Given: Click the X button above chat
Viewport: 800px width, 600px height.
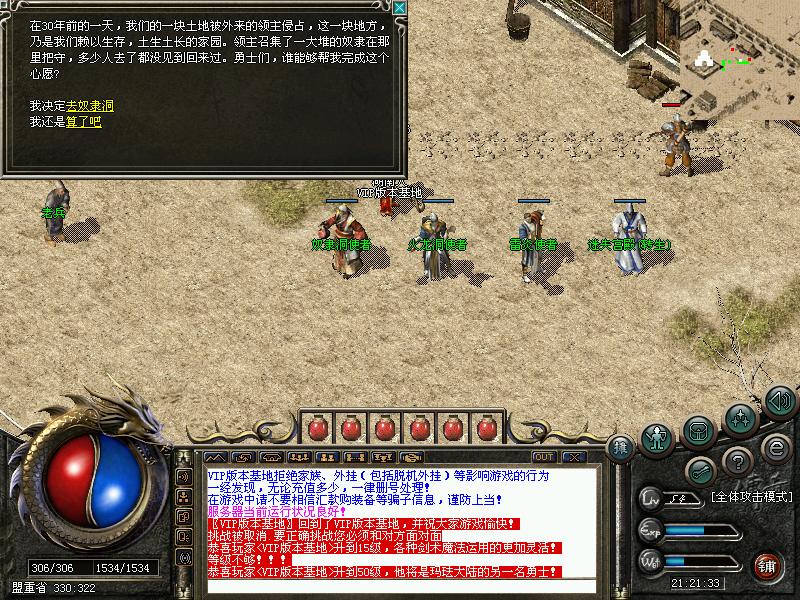Looking at the screenshot, I should coord(575,456).
